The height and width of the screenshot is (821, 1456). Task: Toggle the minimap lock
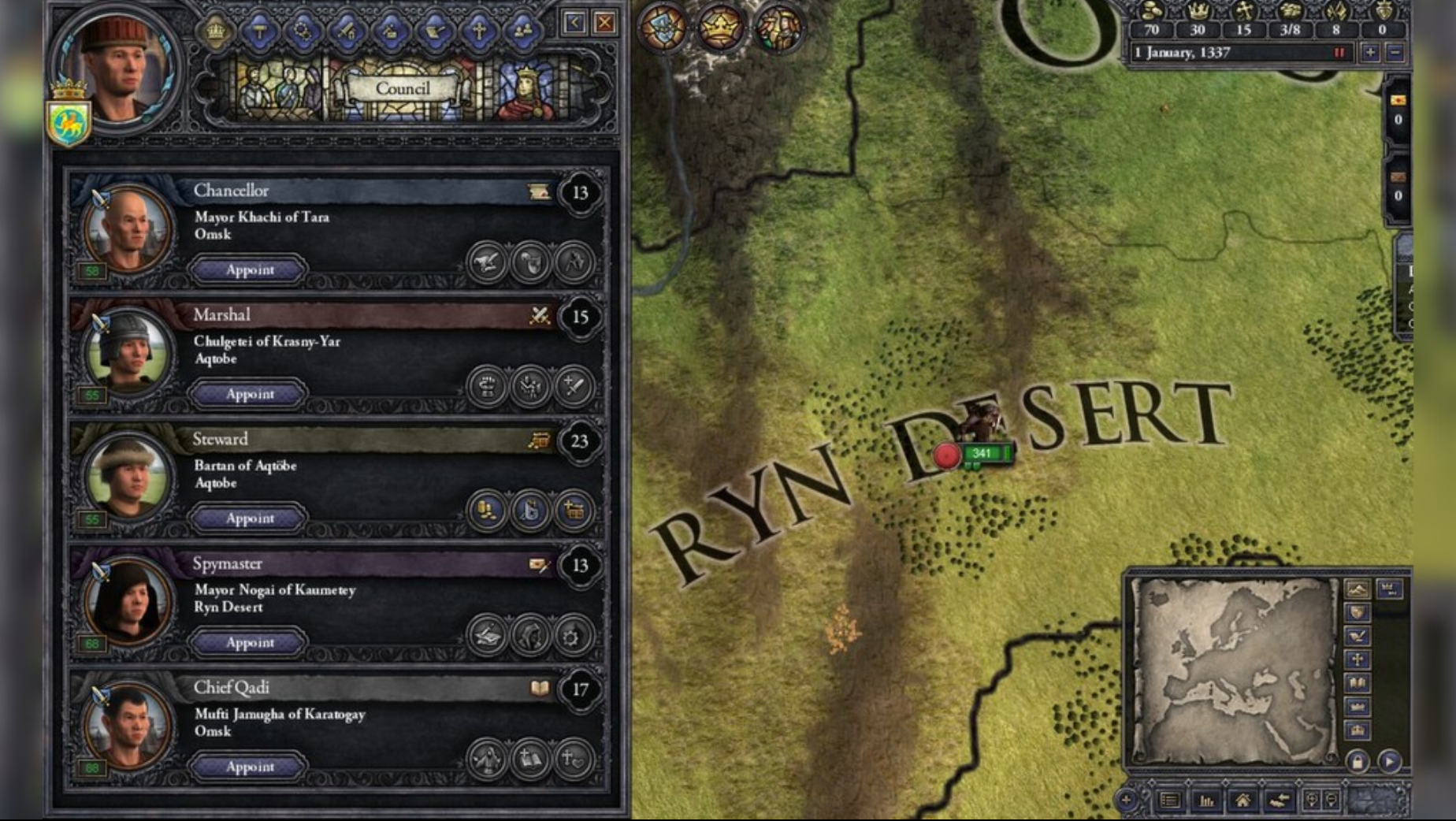(1358, 762)
